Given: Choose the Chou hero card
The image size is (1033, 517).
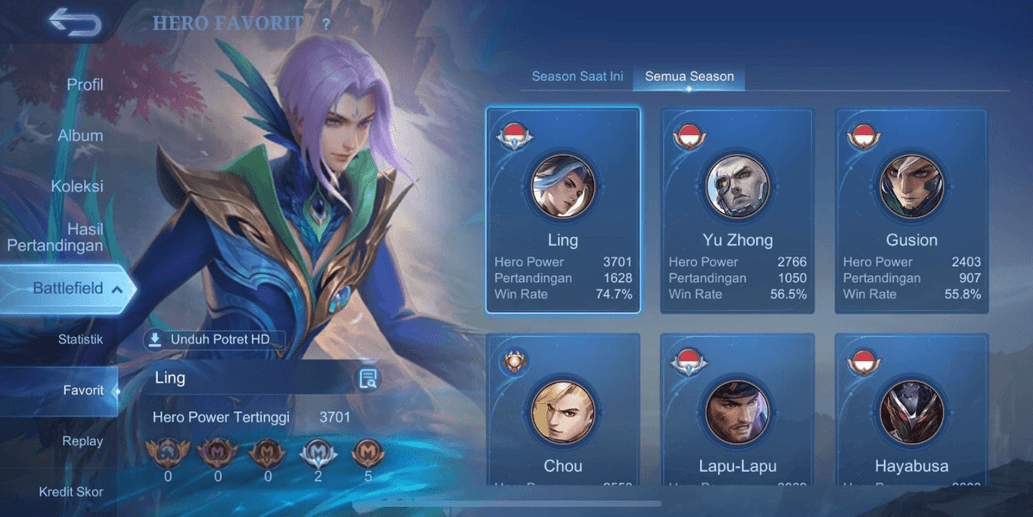Looking at the screenshot, I should [x=563, y=410].
